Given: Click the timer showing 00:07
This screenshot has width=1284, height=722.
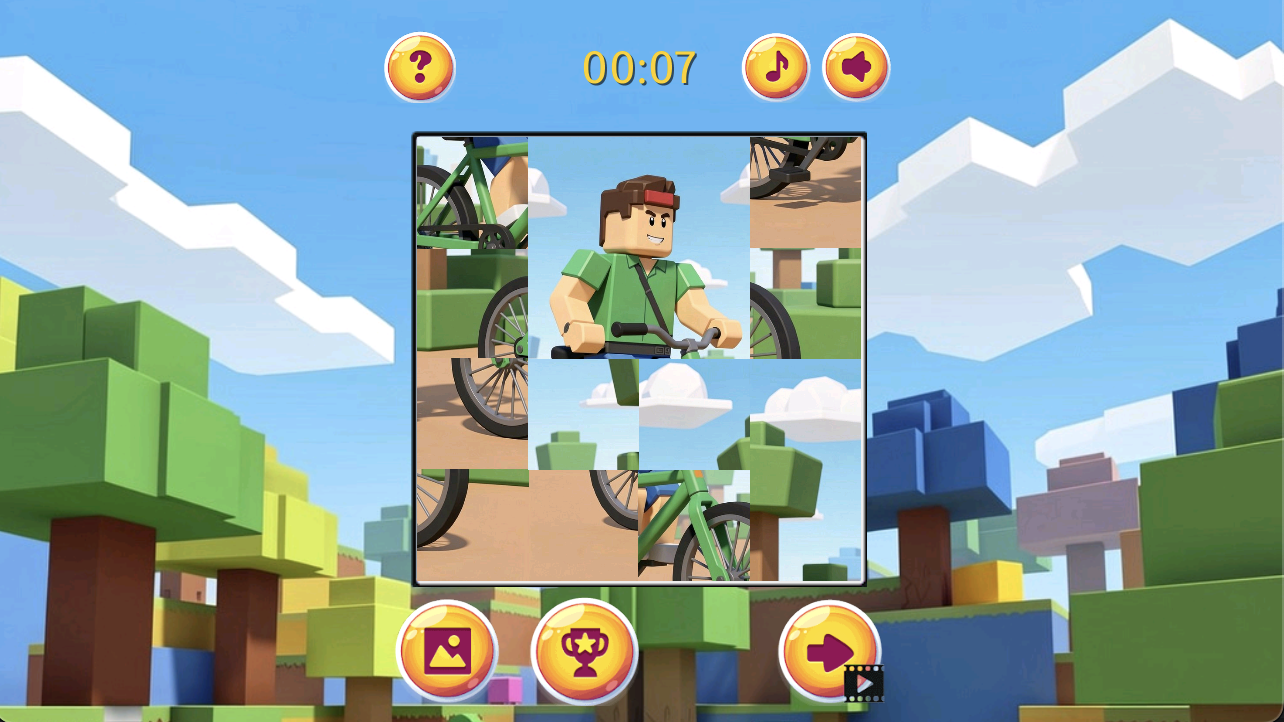Looking at the screenshot, I should (x=640, y=66).
